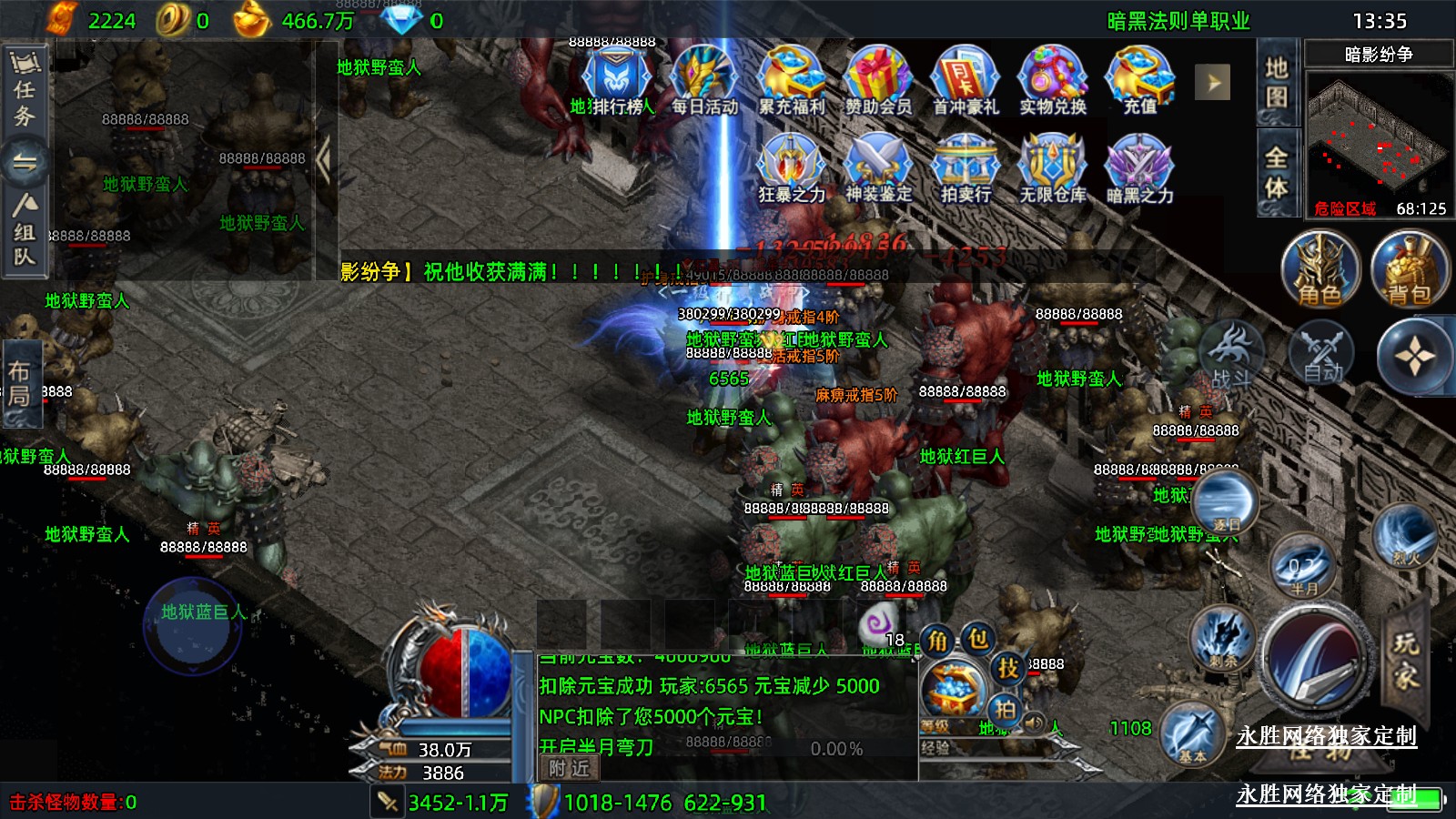Open the 每日活动 daily events icon
Screen dimensions: 1456x819
pos(703,80)
